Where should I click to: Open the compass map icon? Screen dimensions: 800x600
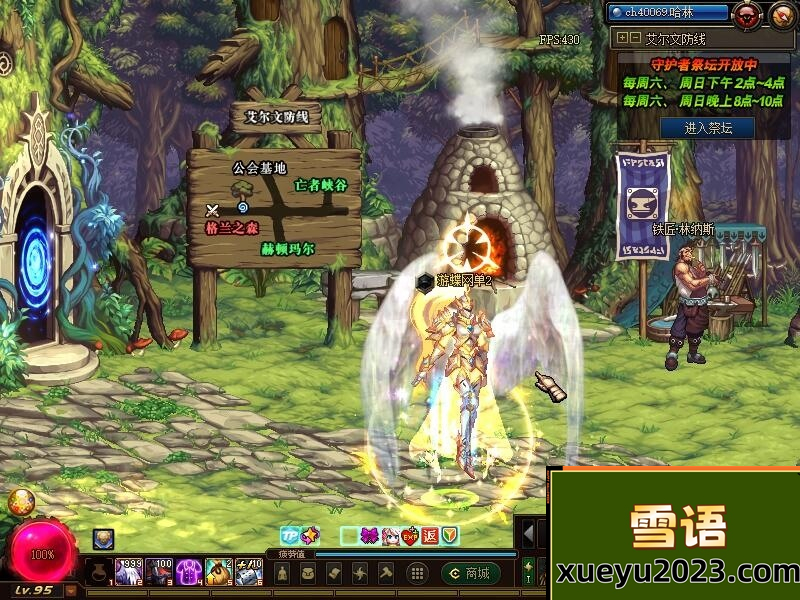pos(781,14)
